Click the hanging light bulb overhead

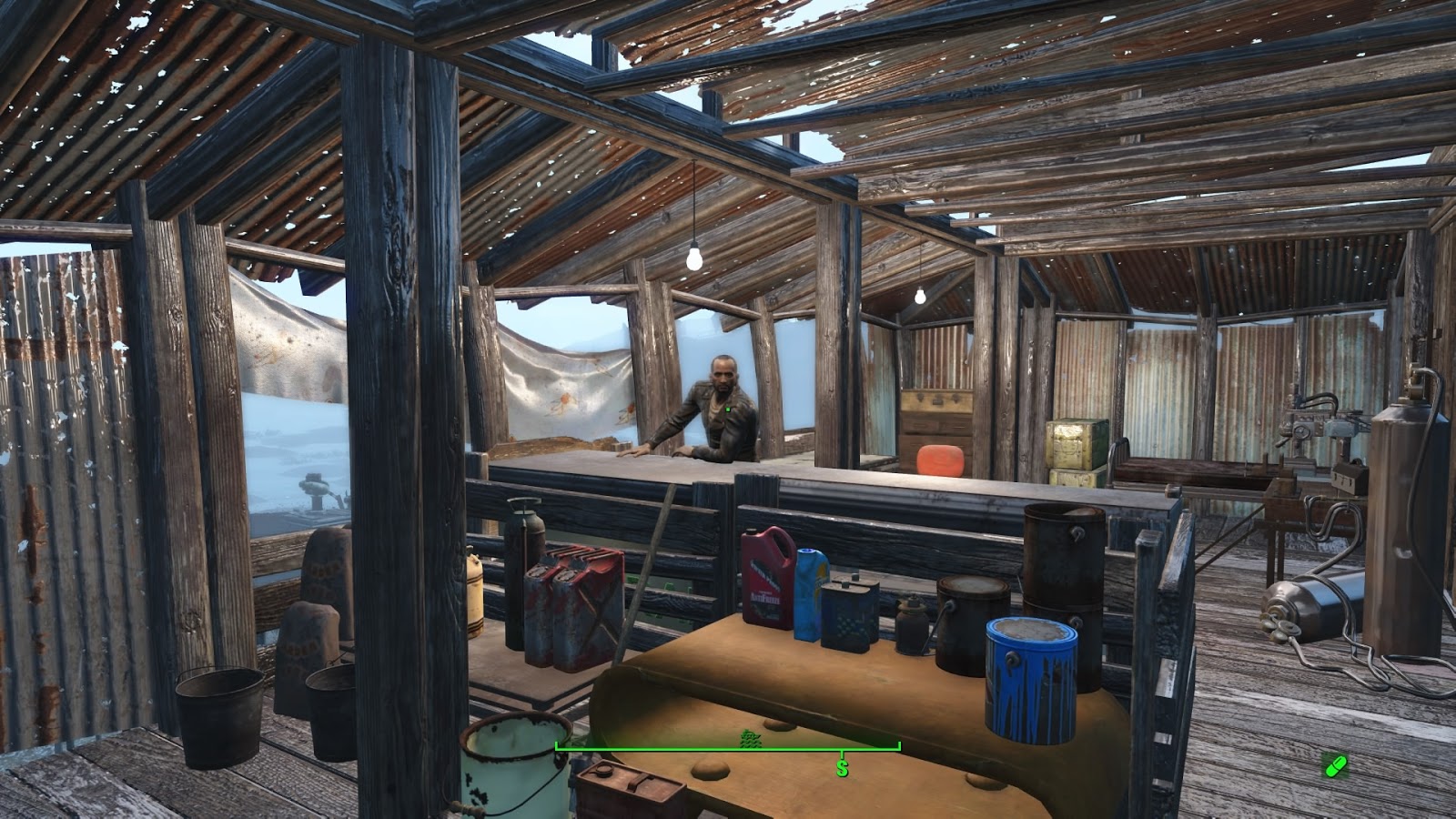[x=695, y=259]
